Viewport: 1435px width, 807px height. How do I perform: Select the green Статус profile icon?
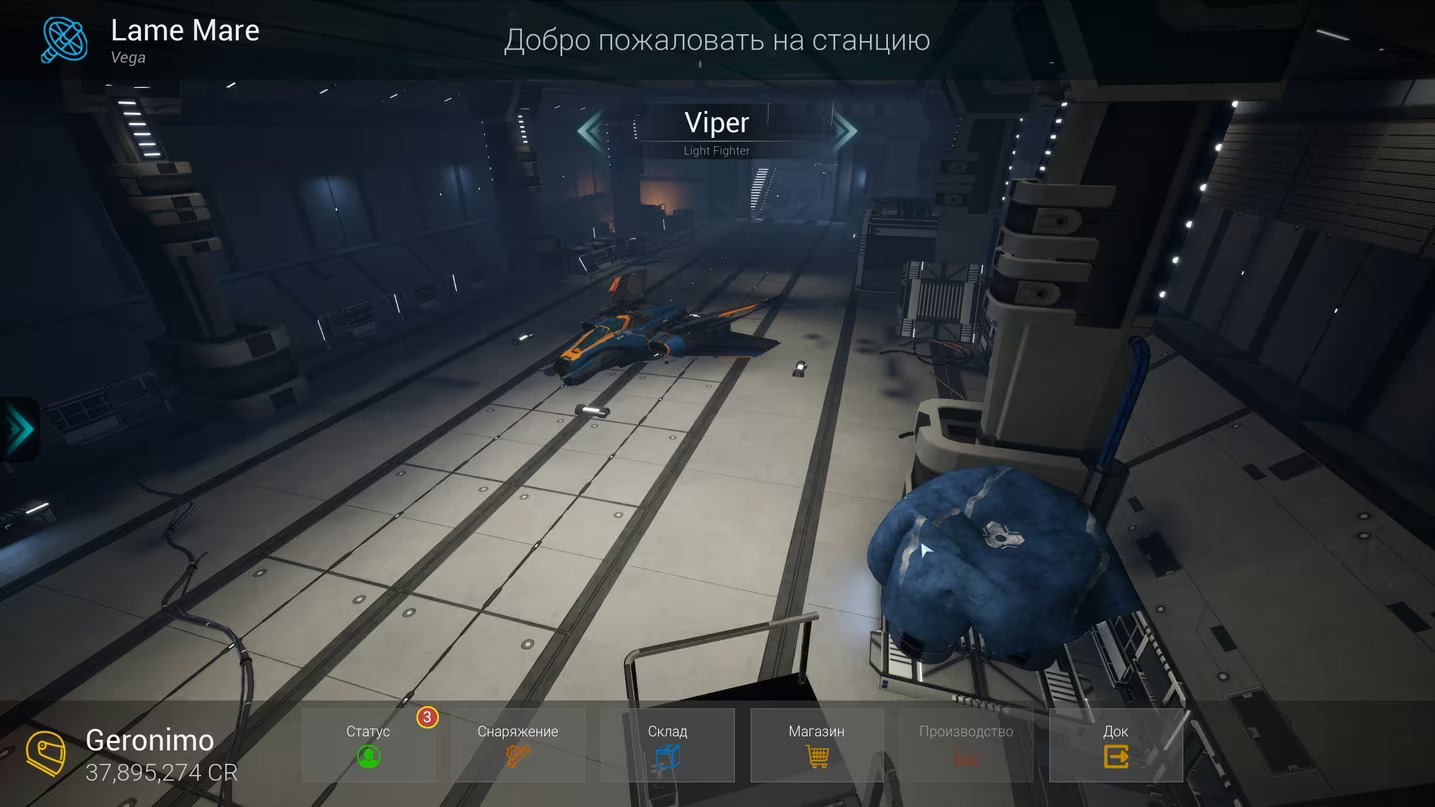coord(368,757)
